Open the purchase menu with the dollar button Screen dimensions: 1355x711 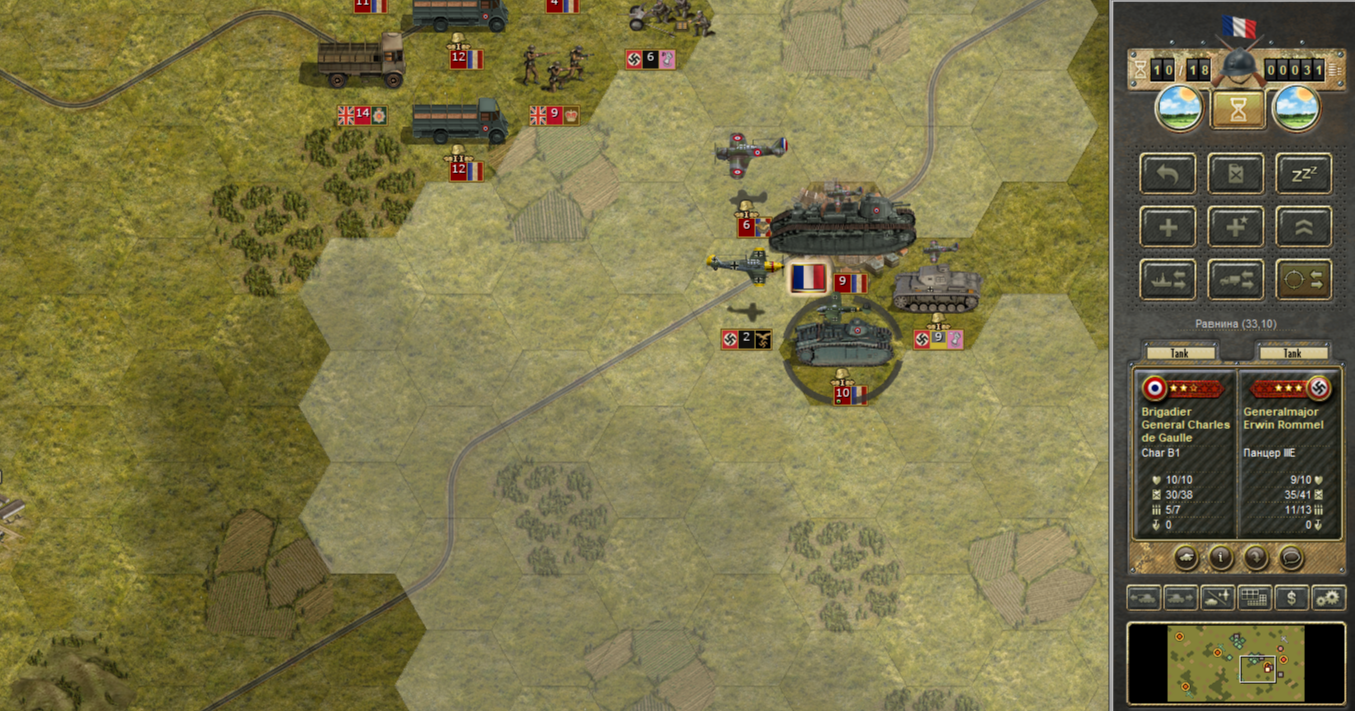click(x=1292, y=598)
